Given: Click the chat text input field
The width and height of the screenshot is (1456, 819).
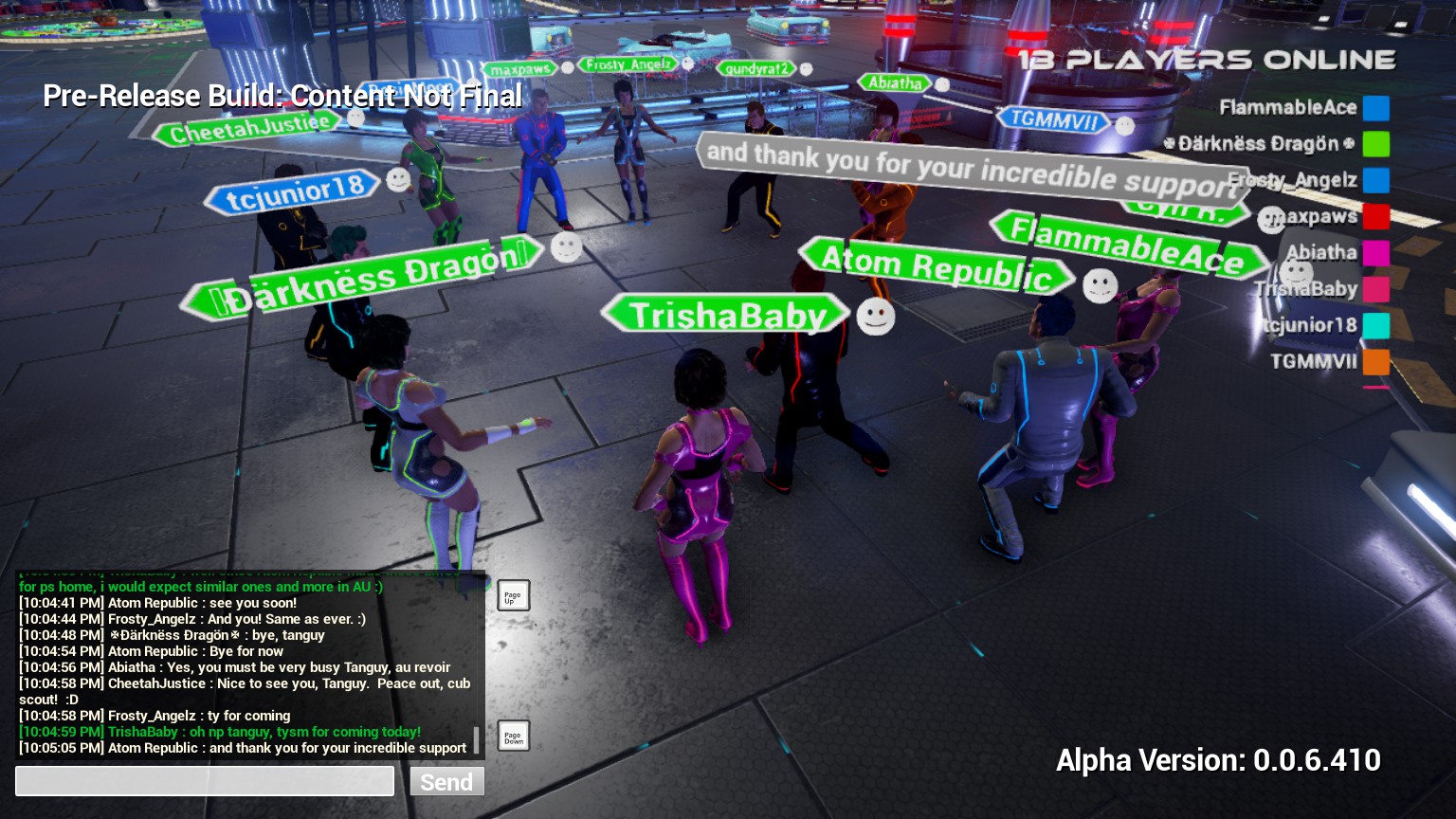Looking at the screenshot, I should [205, 781].
